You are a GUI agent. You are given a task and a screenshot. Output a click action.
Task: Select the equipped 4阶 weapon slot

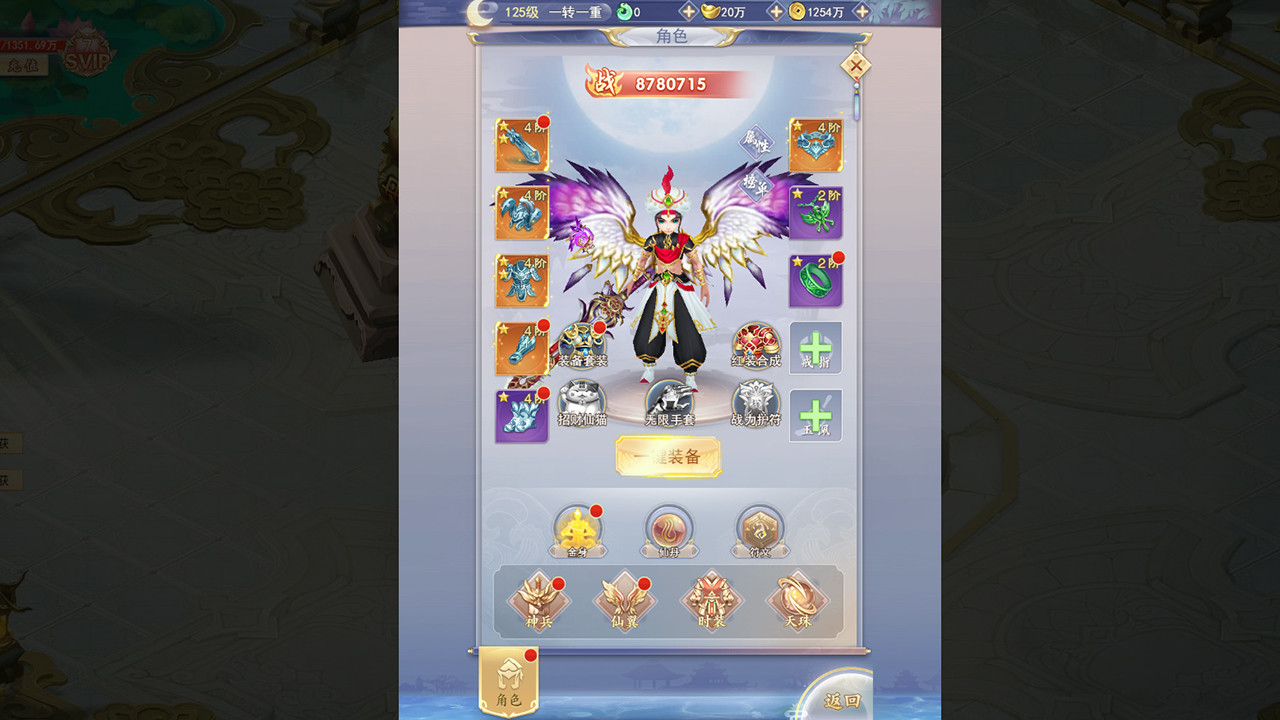[x=520, y=145]
